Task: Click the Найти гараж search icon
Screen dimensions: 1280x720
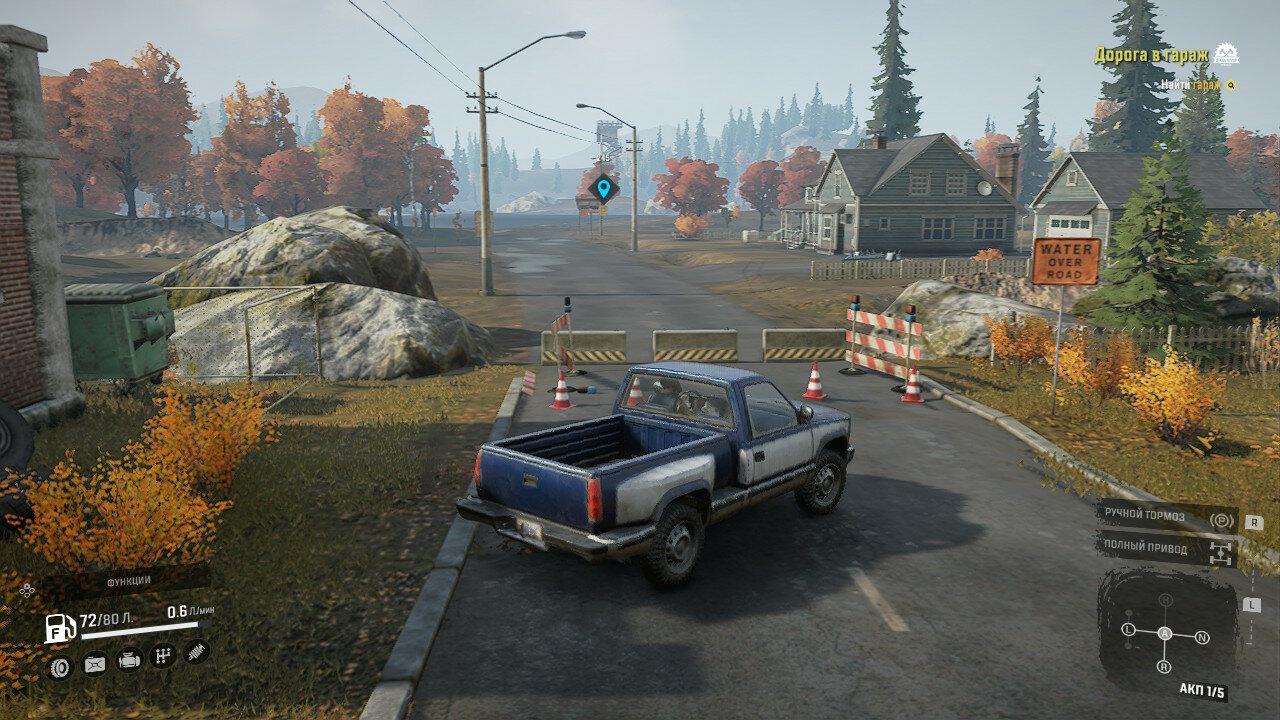Action: (x=1231, y=85)
